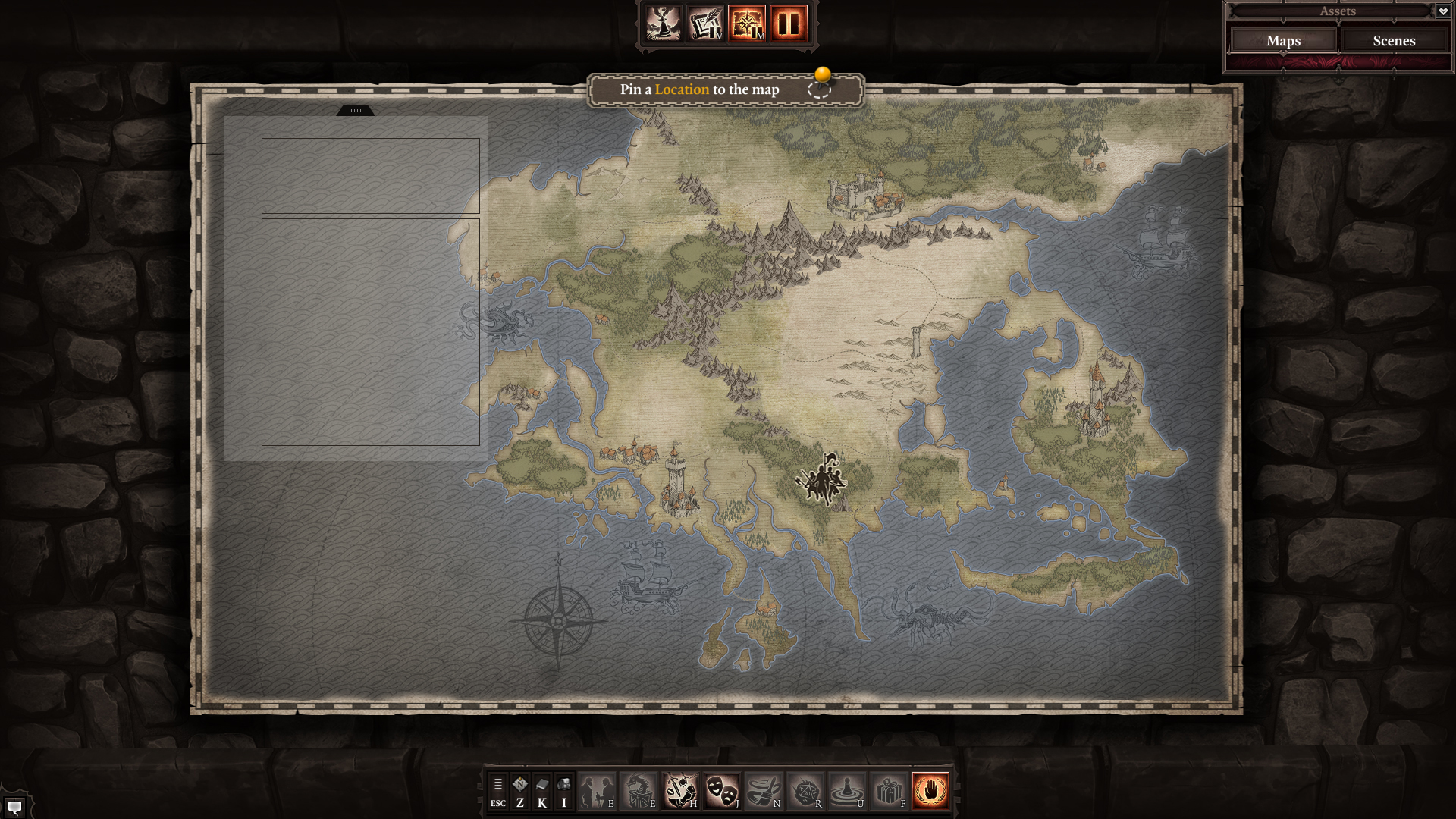The height and width of the screenshot is (819, 1456).
Task: Choose the theater masks tool
Action: coord(721,791)
